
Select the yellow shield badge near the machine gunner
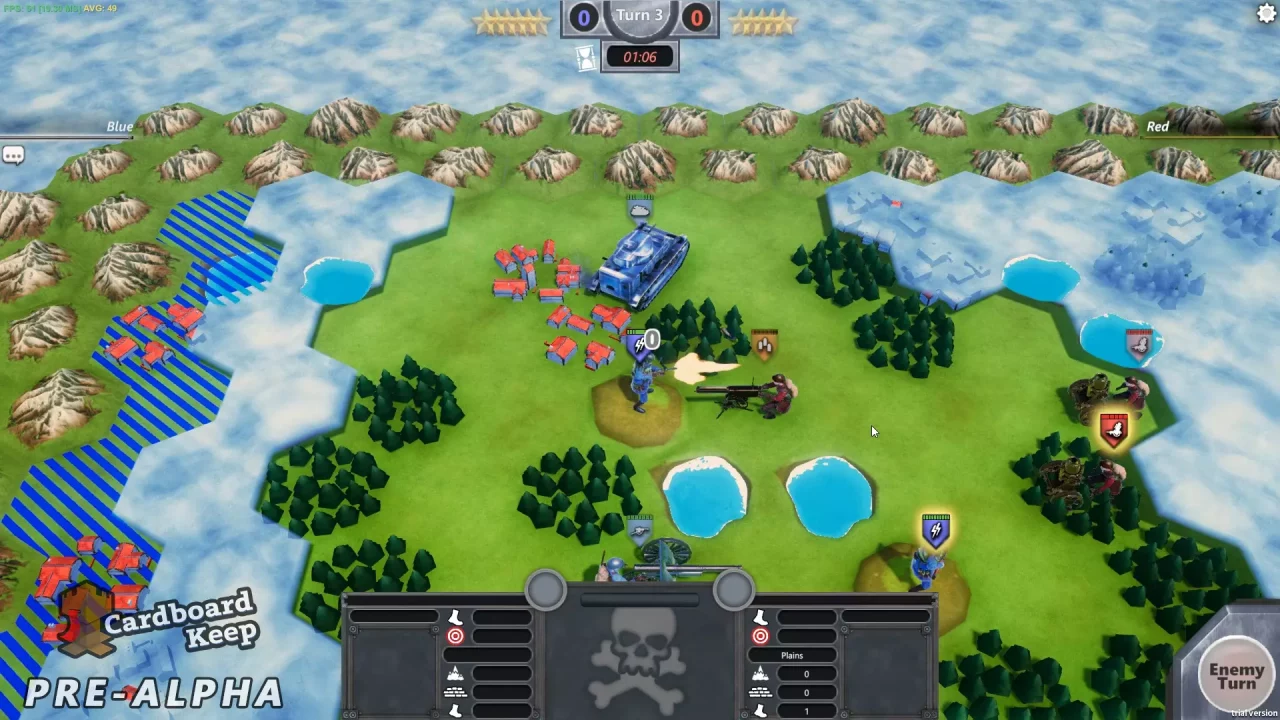764,344
